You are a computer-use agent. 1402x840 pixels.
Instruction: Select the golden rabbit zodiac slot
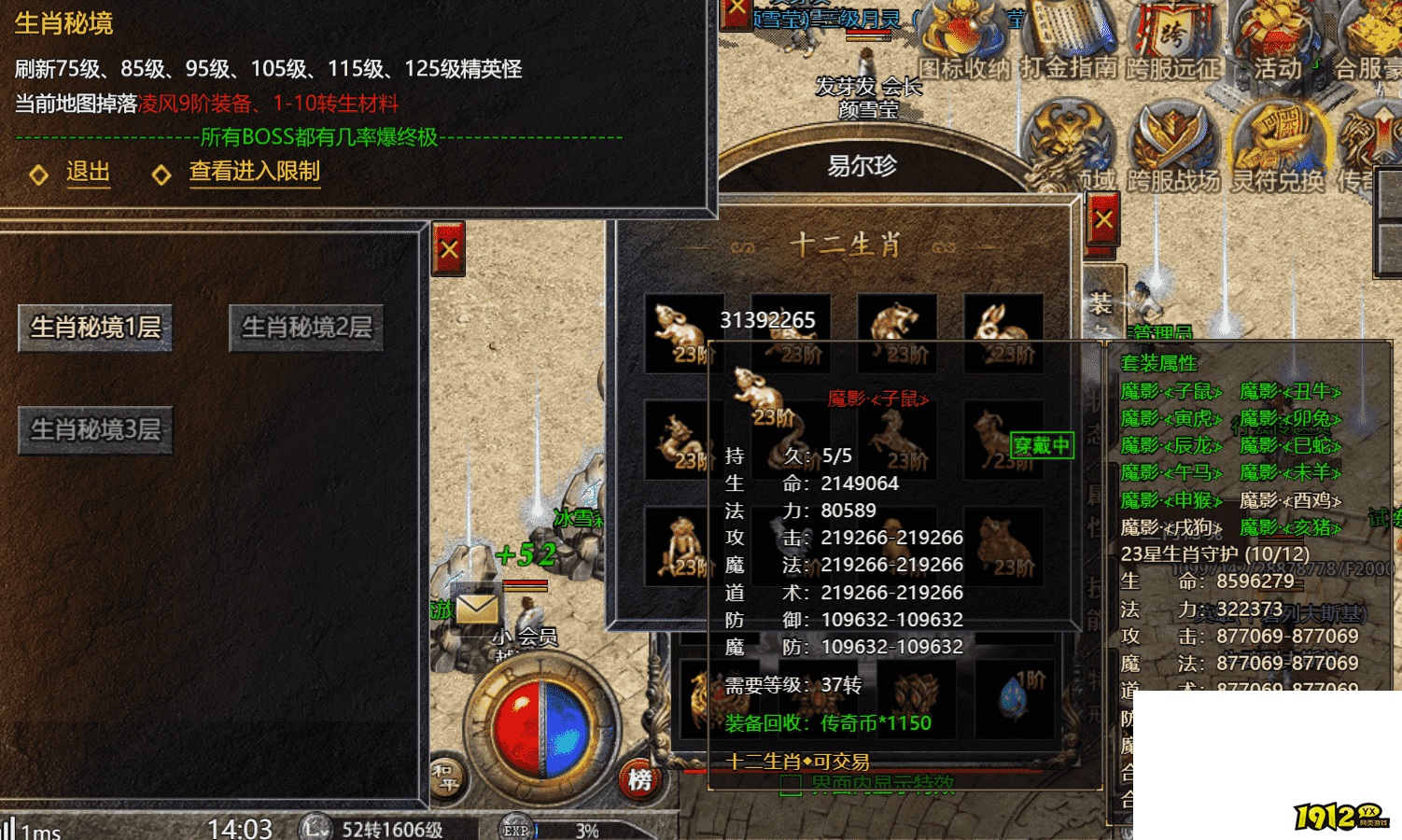click(x=1002, y=333)
